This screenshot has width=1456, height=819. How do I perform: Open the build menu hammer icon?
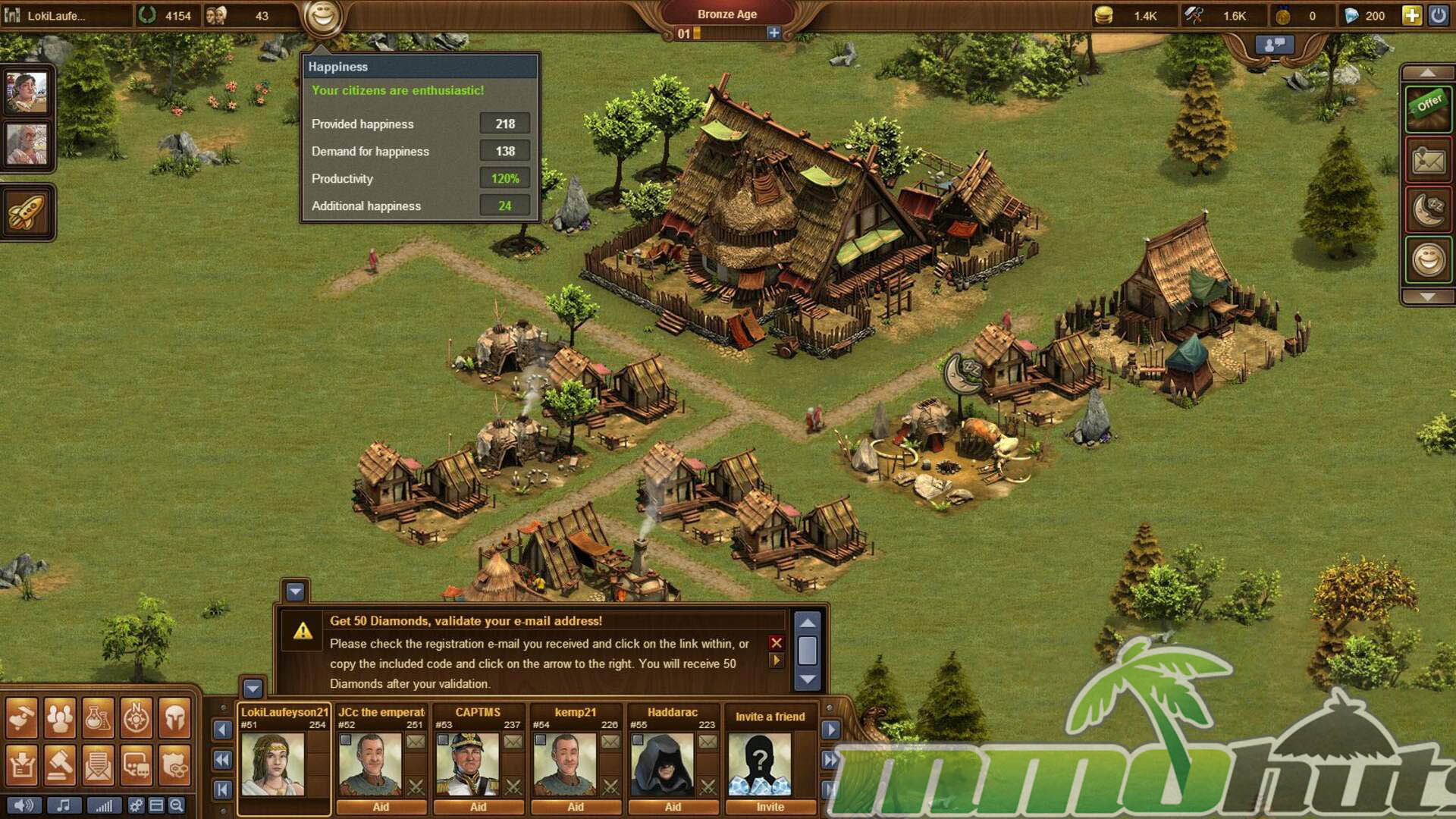point(21,717)
